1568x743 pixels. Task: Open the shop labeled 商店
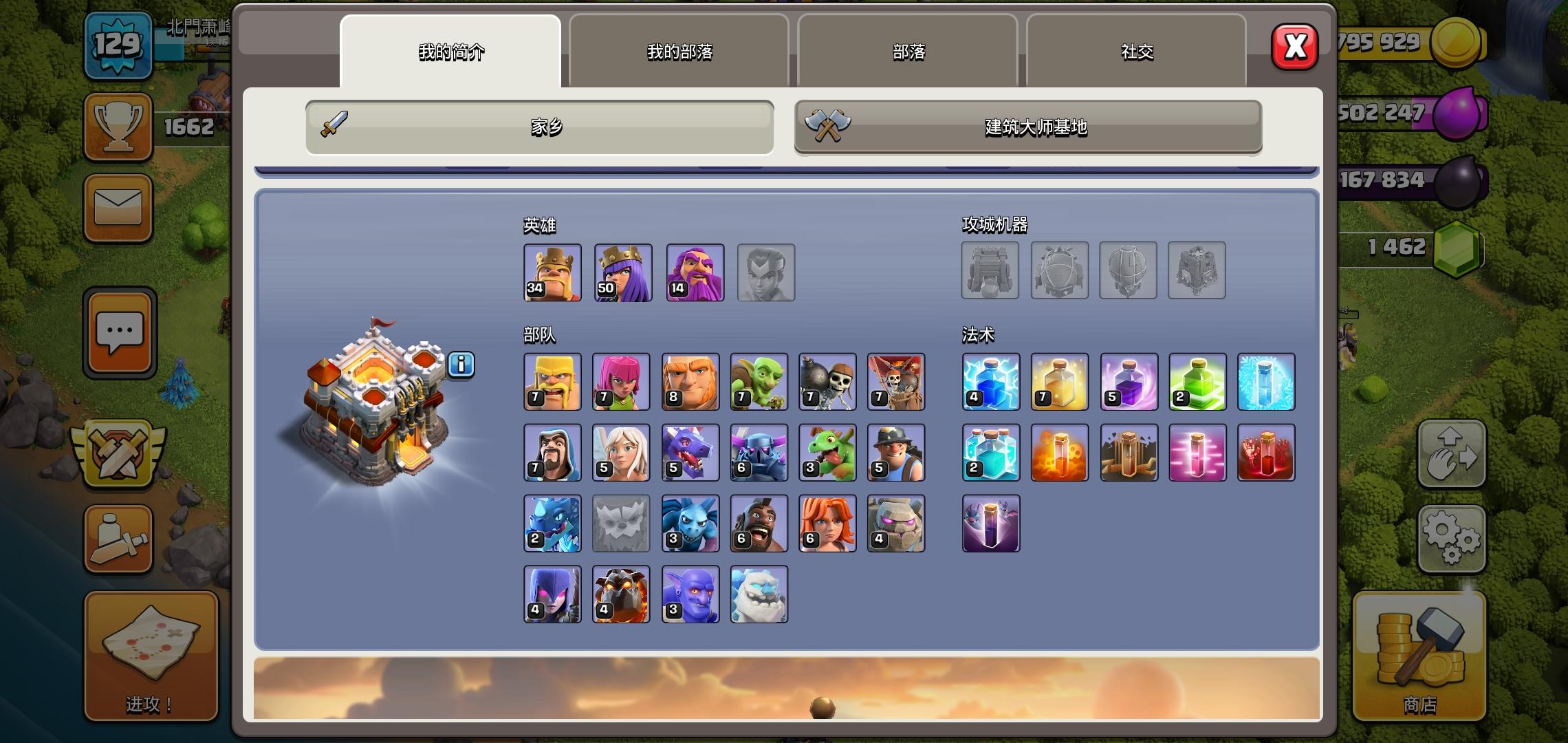pyautogui.click(x=1420, y=654)
